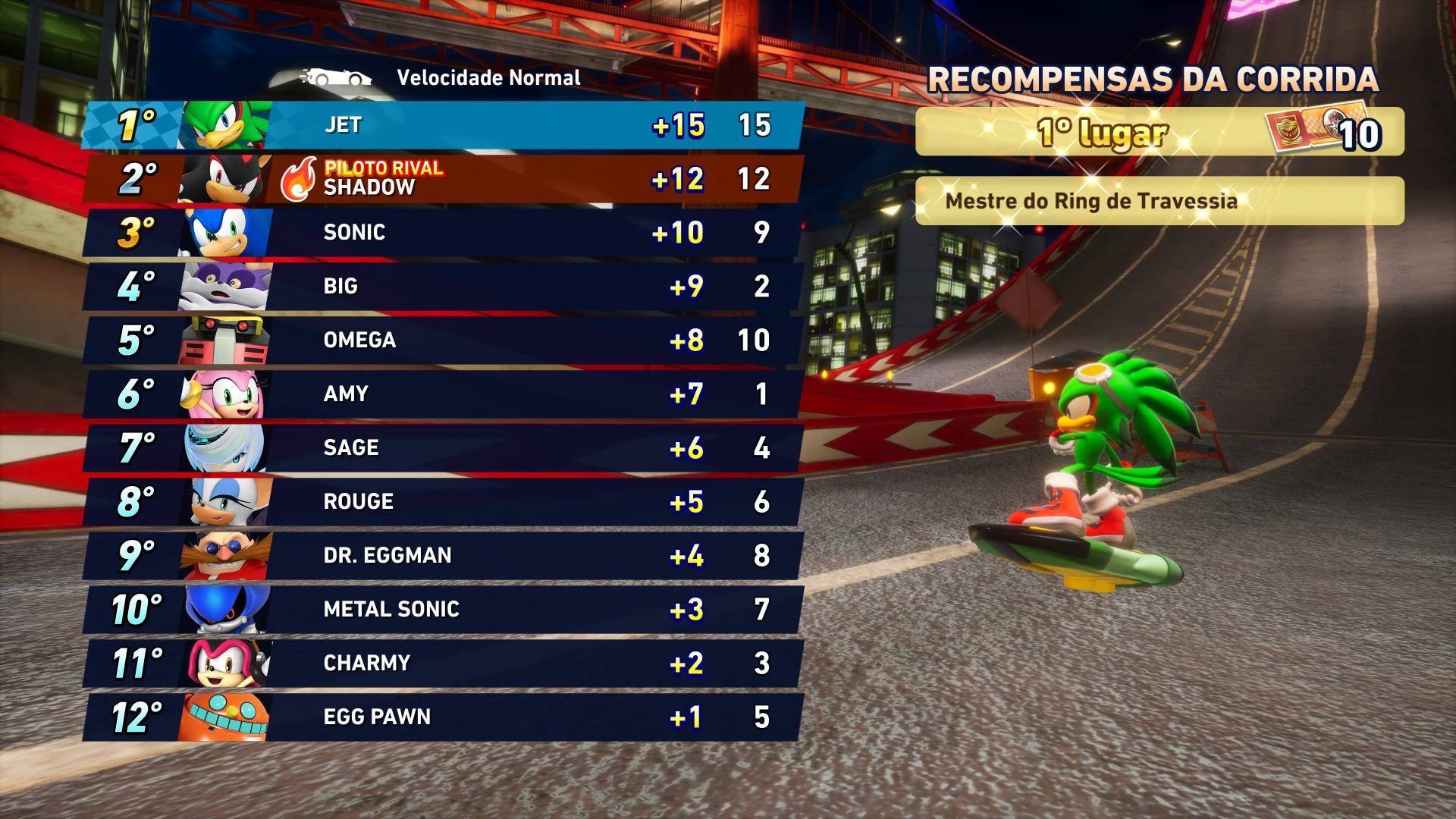The image size is (1456, 819).
Task: Click Egg Pawn's last place row
Action: point(444,717)
